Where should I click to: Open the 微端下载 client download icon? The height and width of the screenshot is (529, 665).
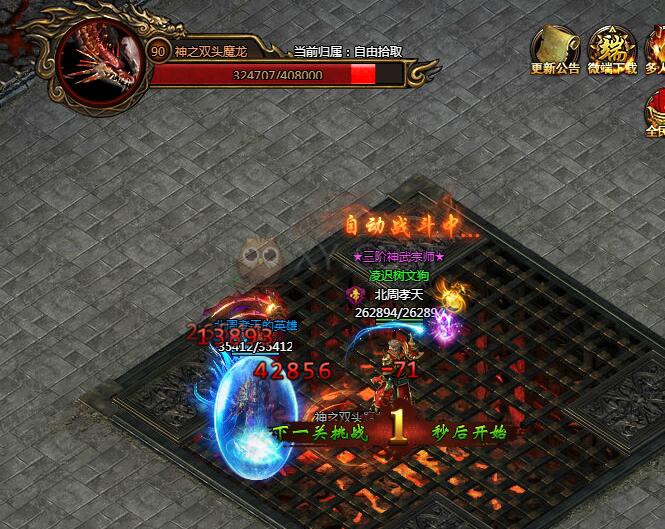(x=612, y=47)
